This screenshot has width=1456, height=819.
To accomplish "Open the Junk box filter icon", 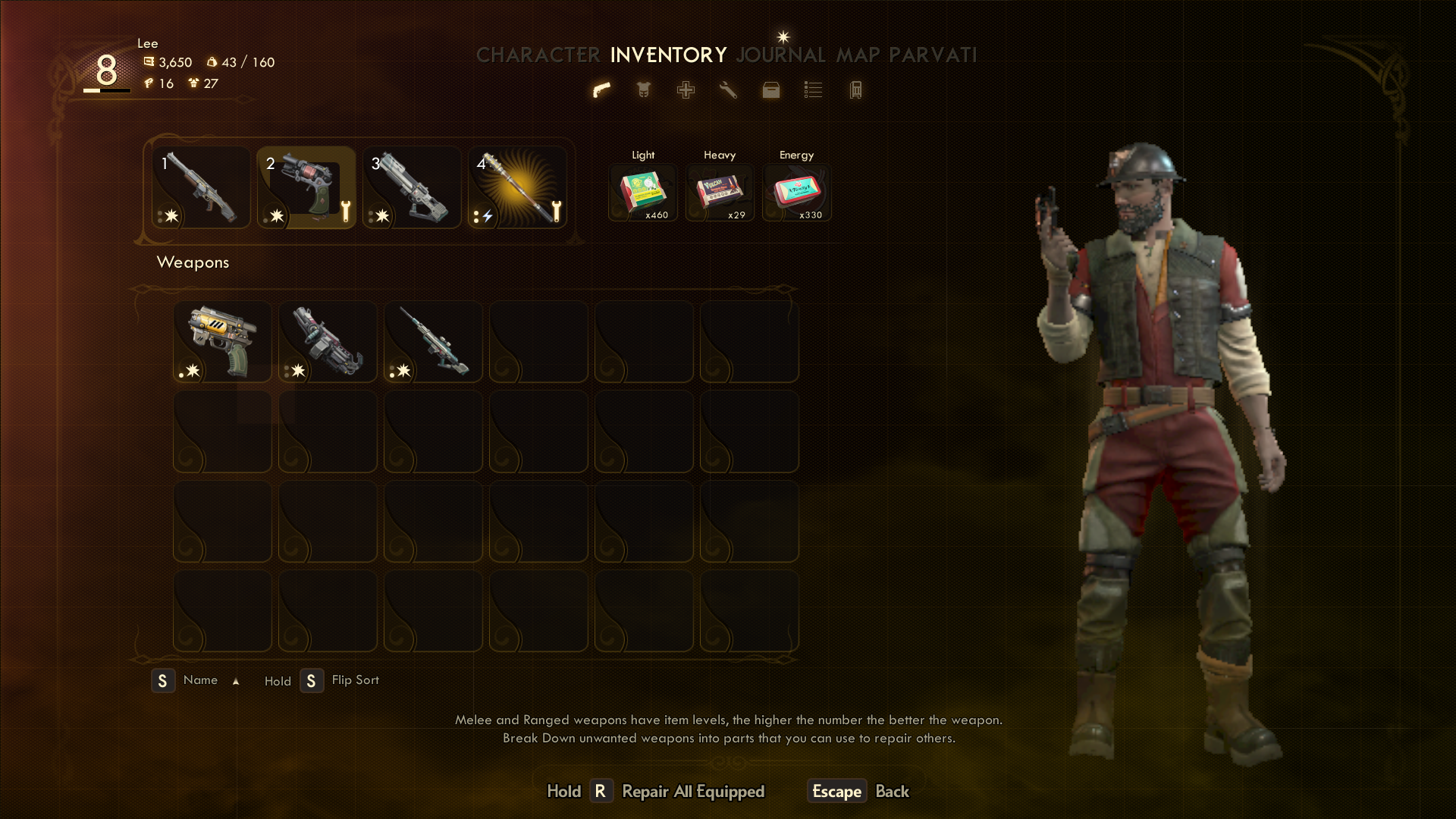I will (x=770, y=90).
